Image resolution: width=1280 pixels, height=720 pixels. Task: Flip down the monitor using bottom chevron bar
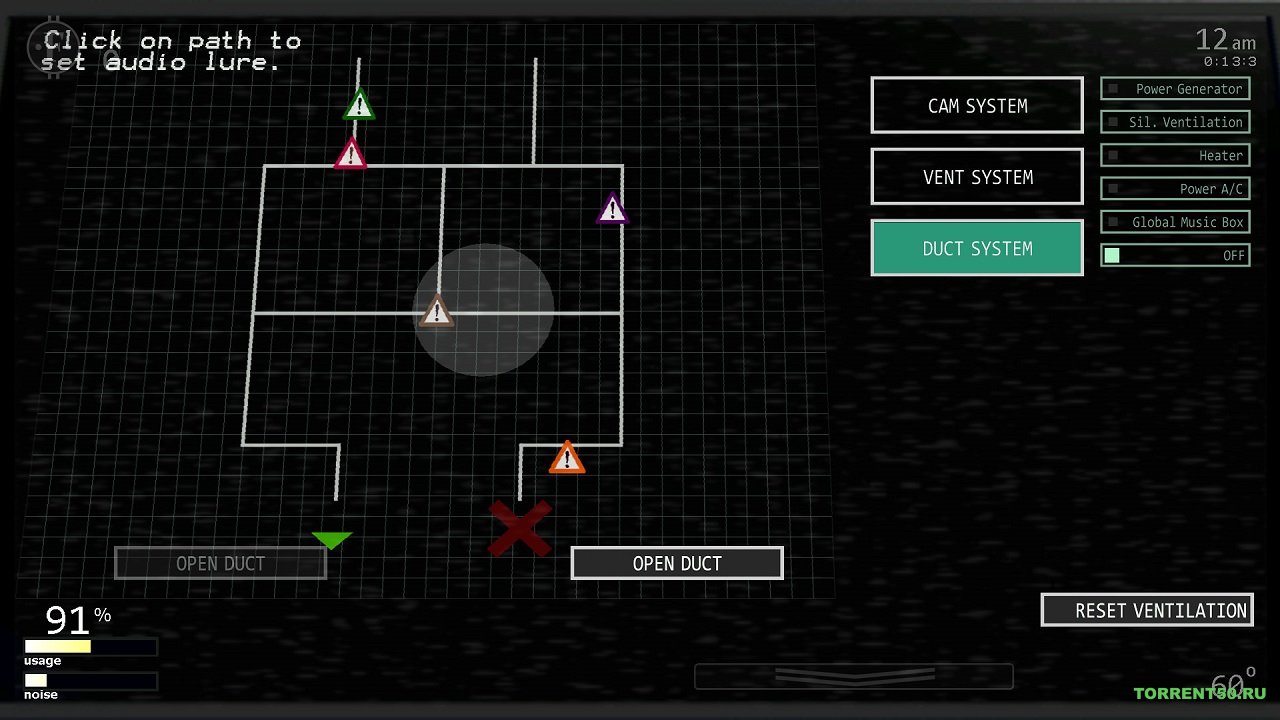[853, 676]
